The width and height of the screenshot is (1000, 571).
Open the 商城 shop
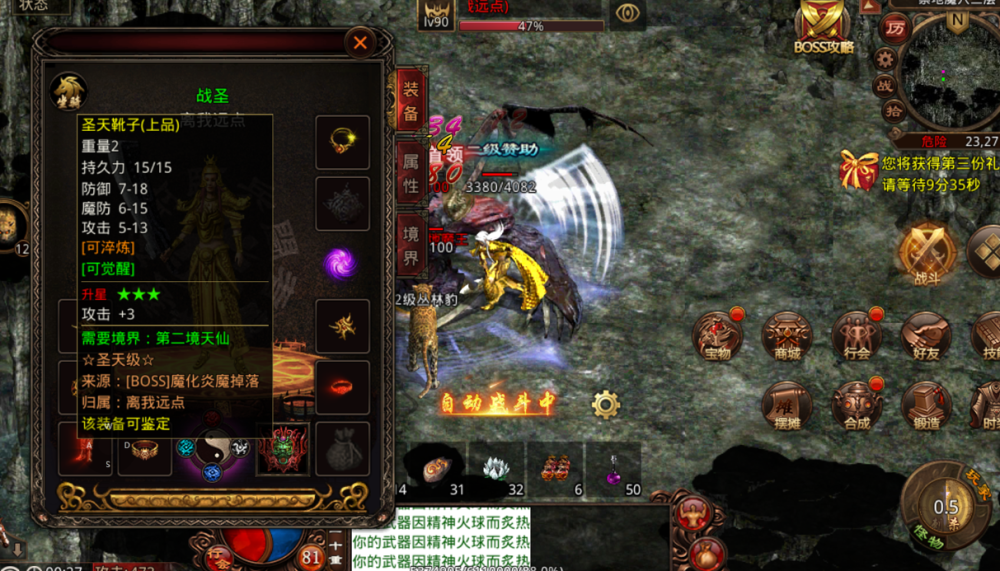tap(787, 335)
